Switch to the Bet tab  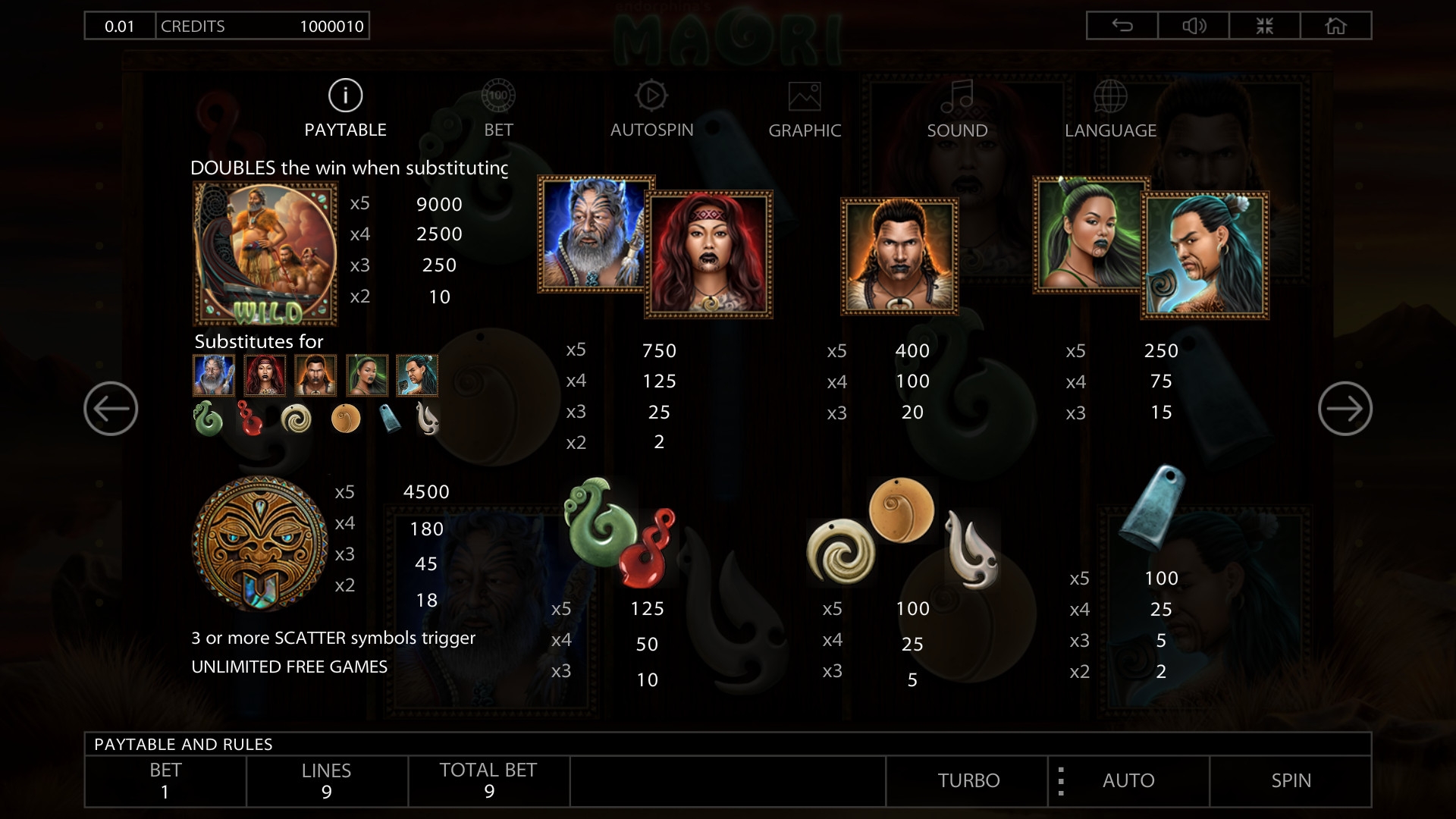pos(498,109)
